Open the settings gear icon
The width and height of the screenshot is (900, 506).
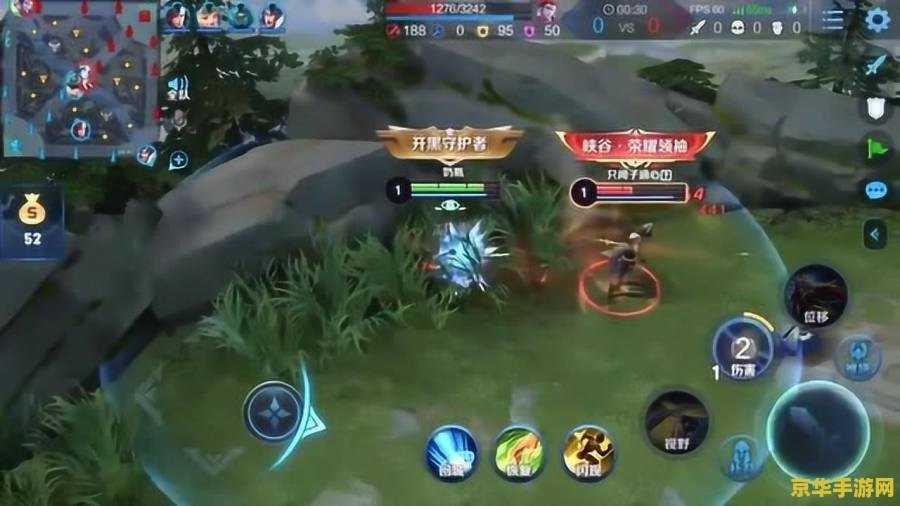click(877, 20)
